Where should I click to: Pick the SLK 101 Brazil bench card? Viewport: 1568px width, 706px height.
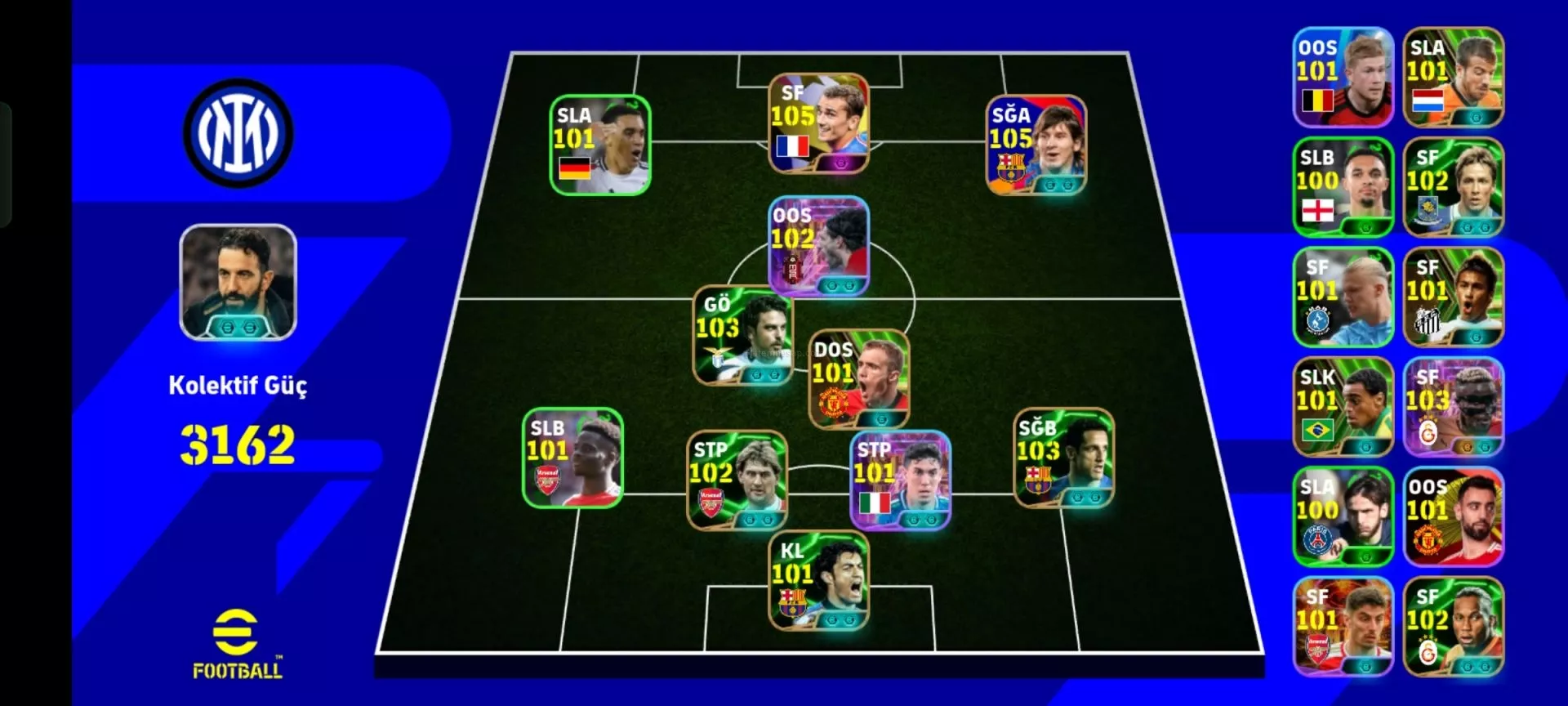click(1343, 407)
